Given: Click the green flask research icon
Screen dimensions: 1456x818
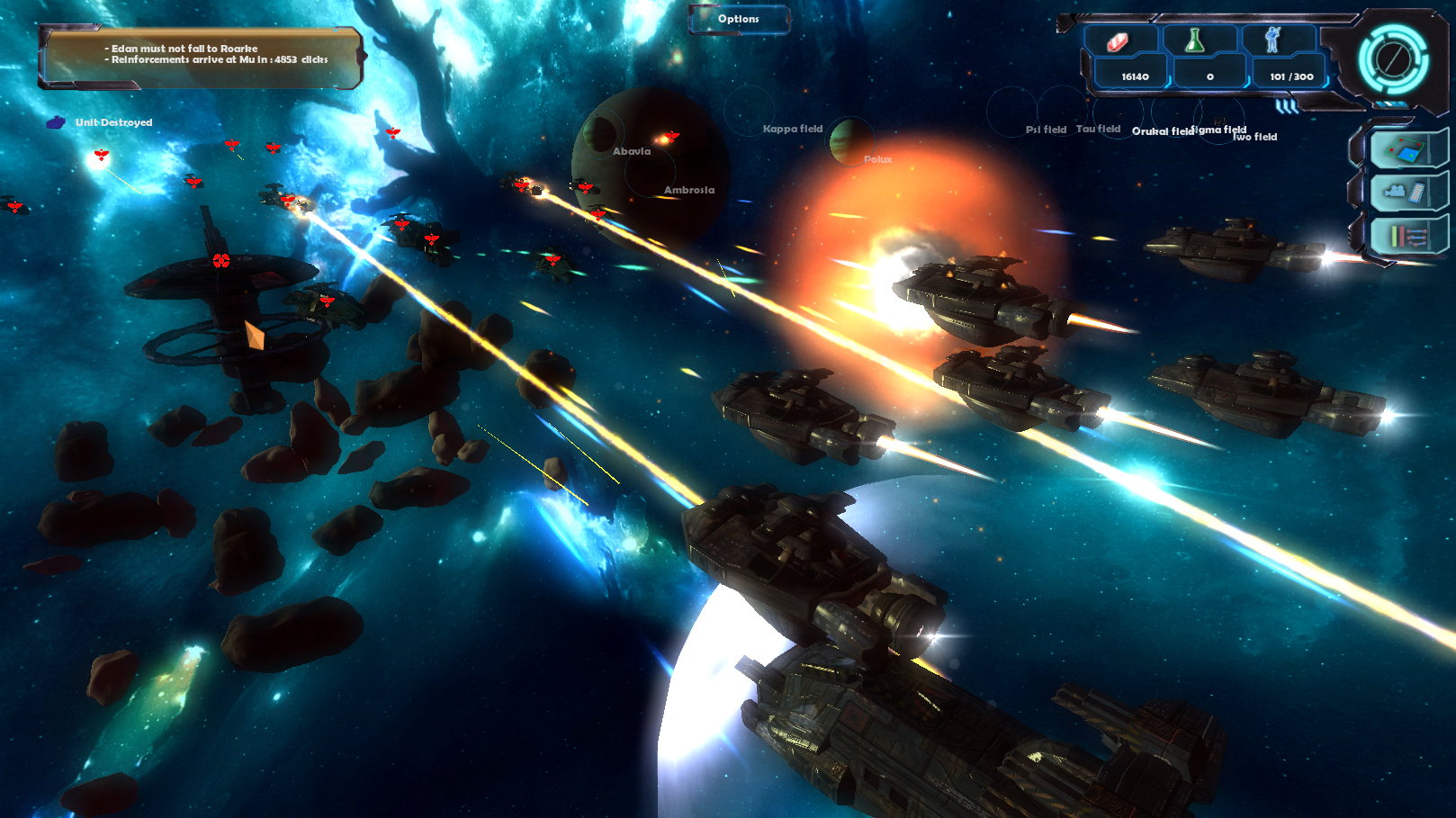Looking at the screenshot, I should click(x=1195, y=40).
